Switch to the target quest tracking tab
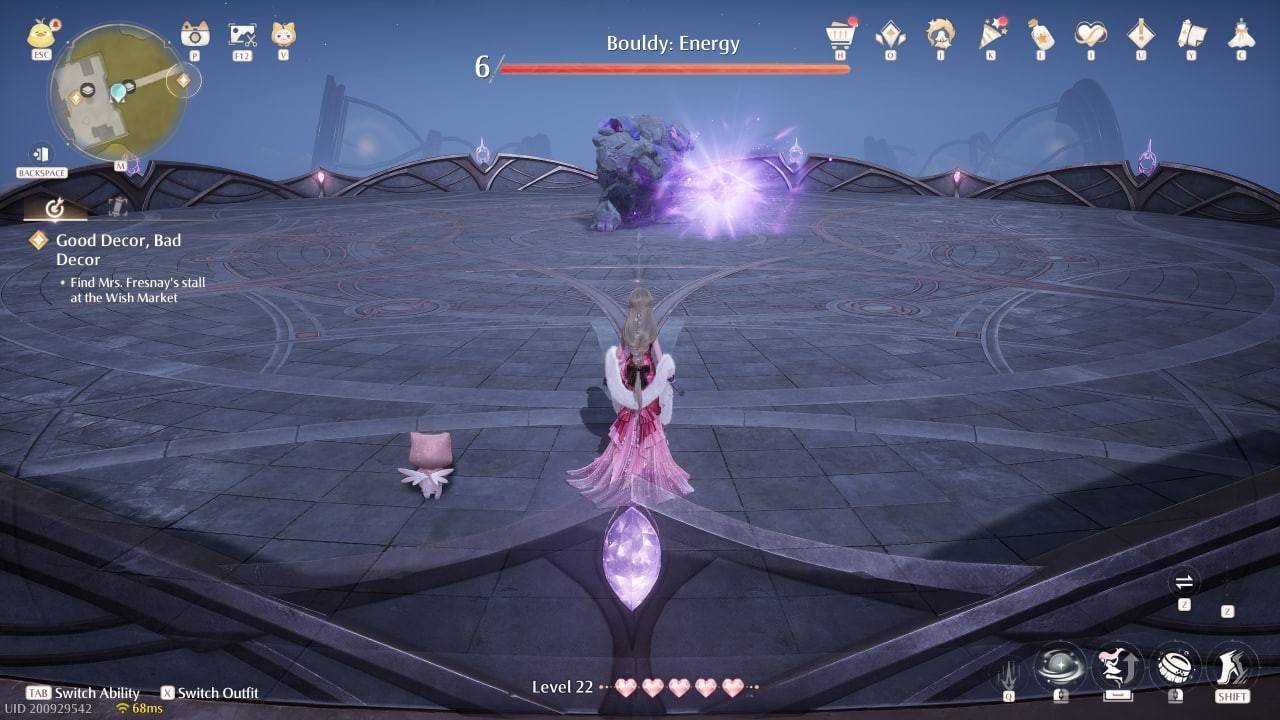Image resolution: width=1280 pixels, height=720 pixels. coord(53,208)
